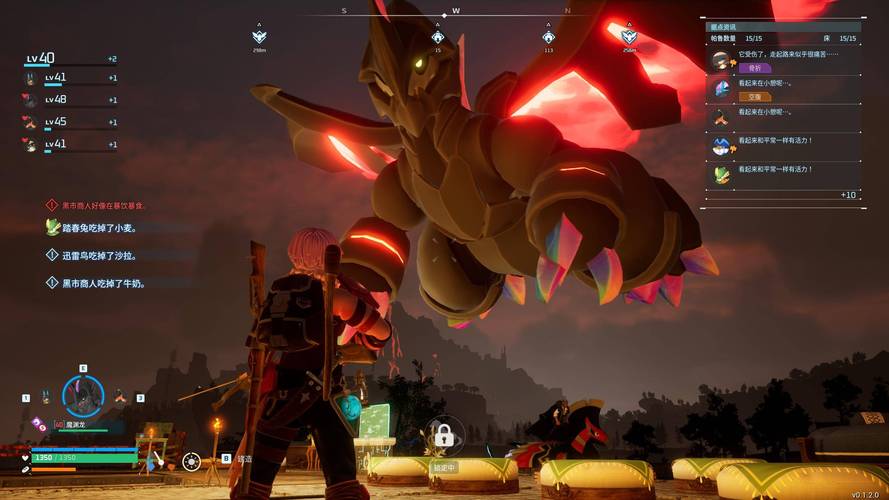Click the padlock lock-on indicator

click(x=444, y=436)
